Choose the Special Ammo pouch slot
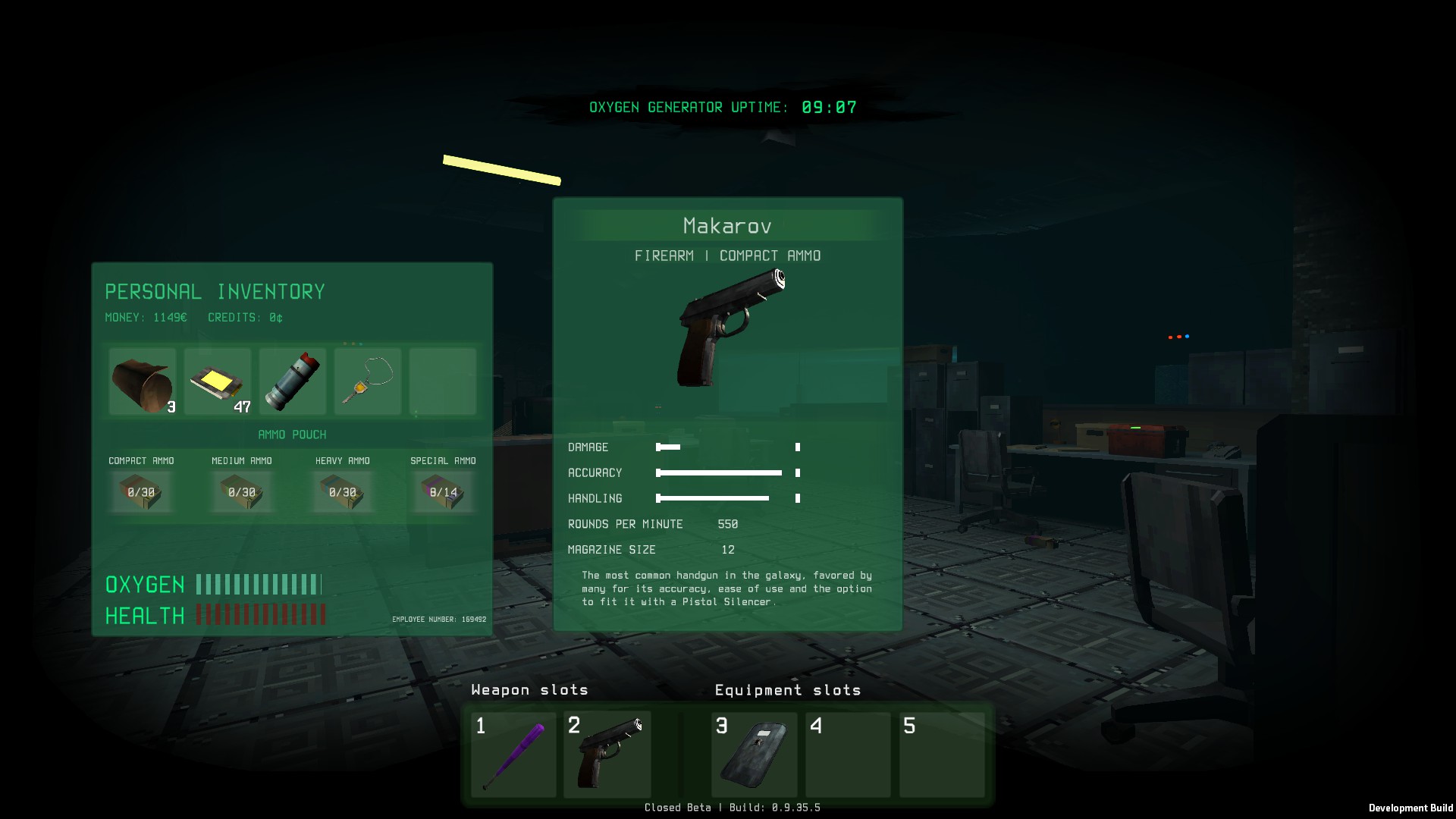This screenshot has height=819, width=1456. pos(444,491)
